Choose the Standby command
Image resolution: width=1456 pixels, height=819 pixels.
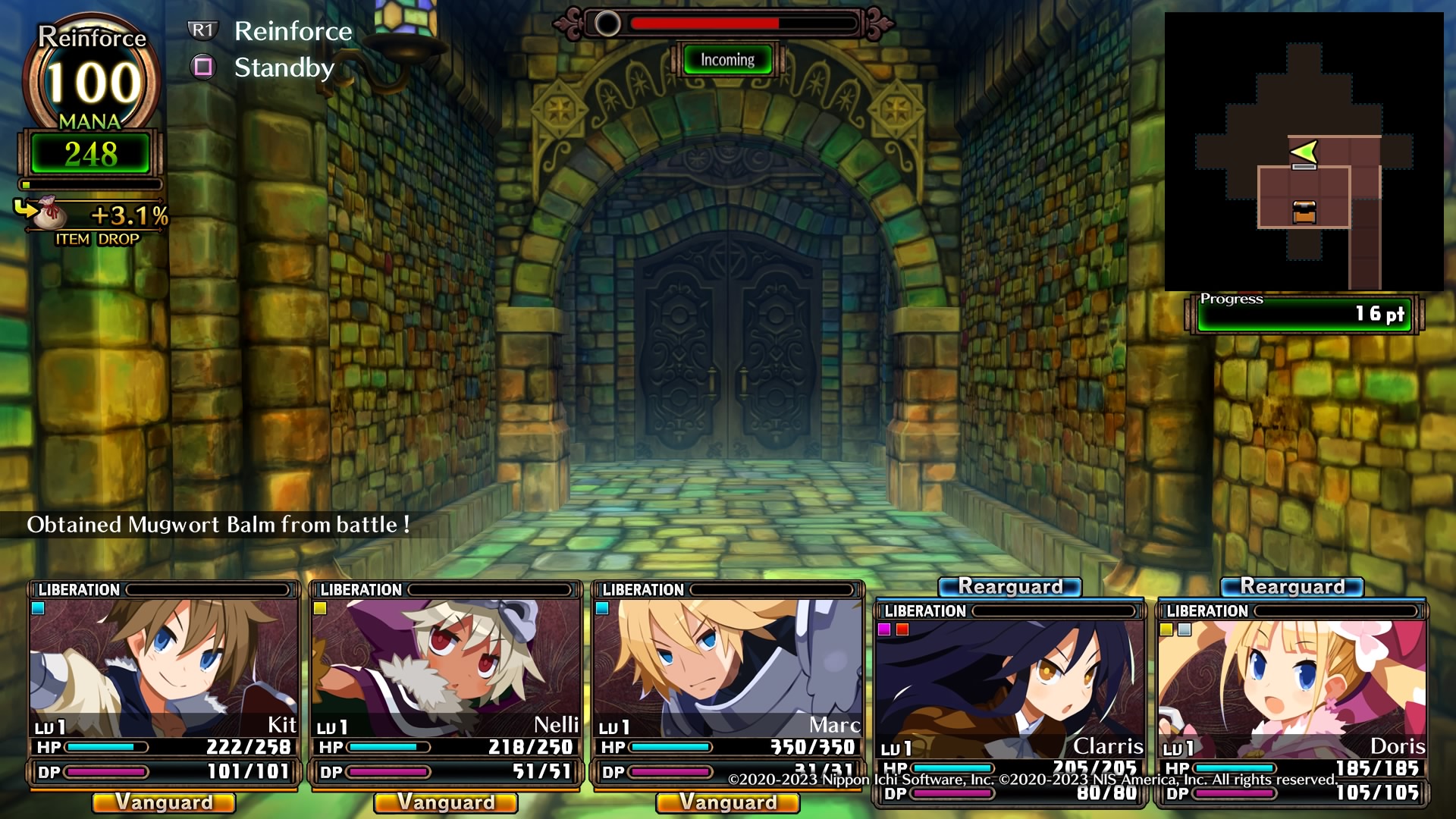point(284,67)
